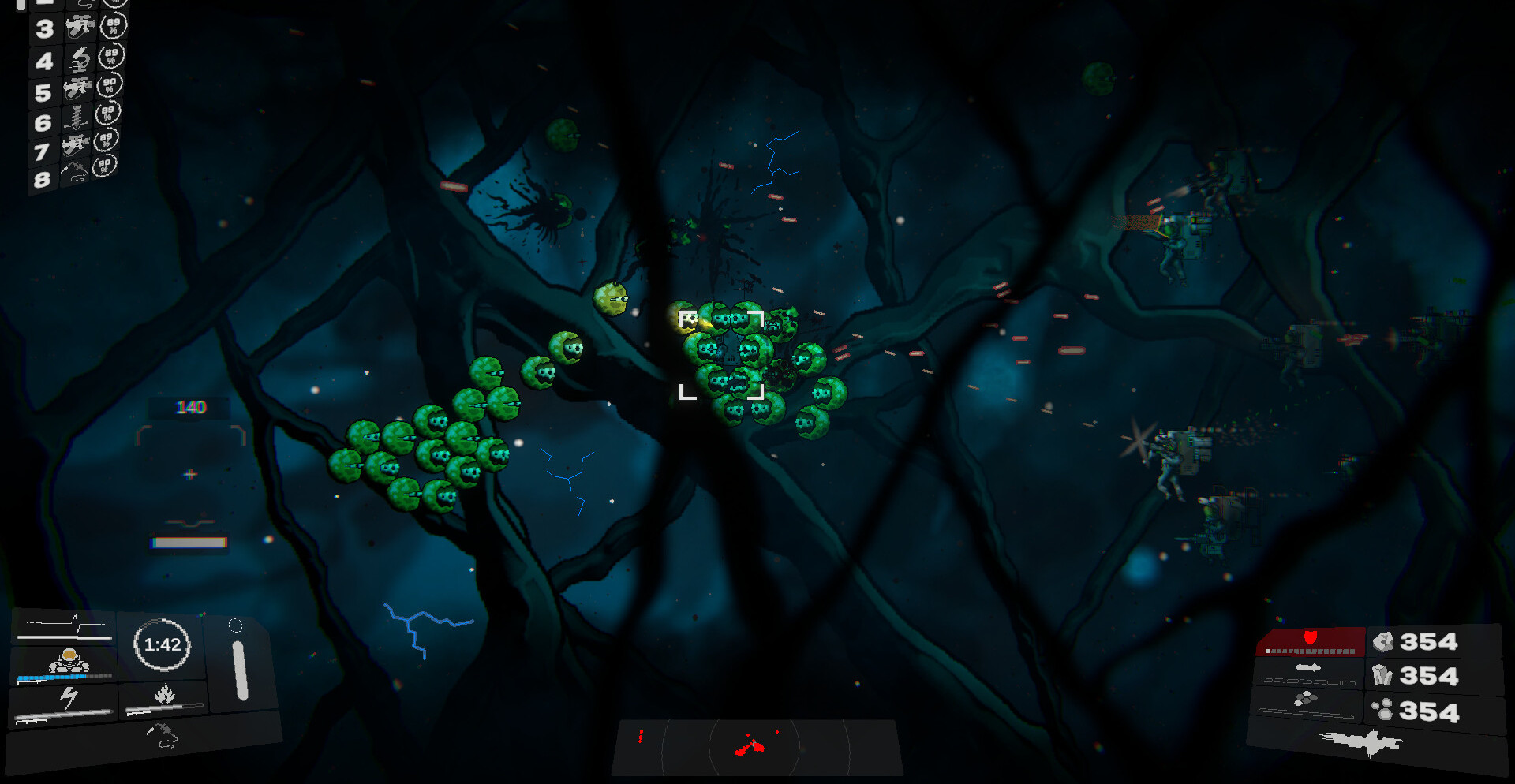
Task: Click the radar display with red blips
Action: 756,745
